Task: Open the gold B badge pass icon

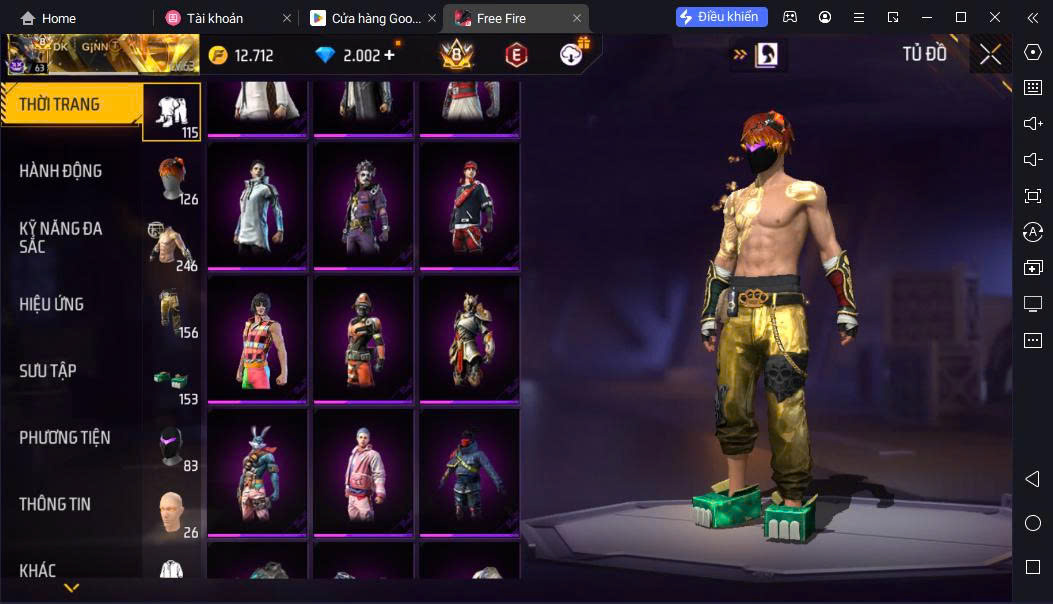Action: click(x=458, y=55)
